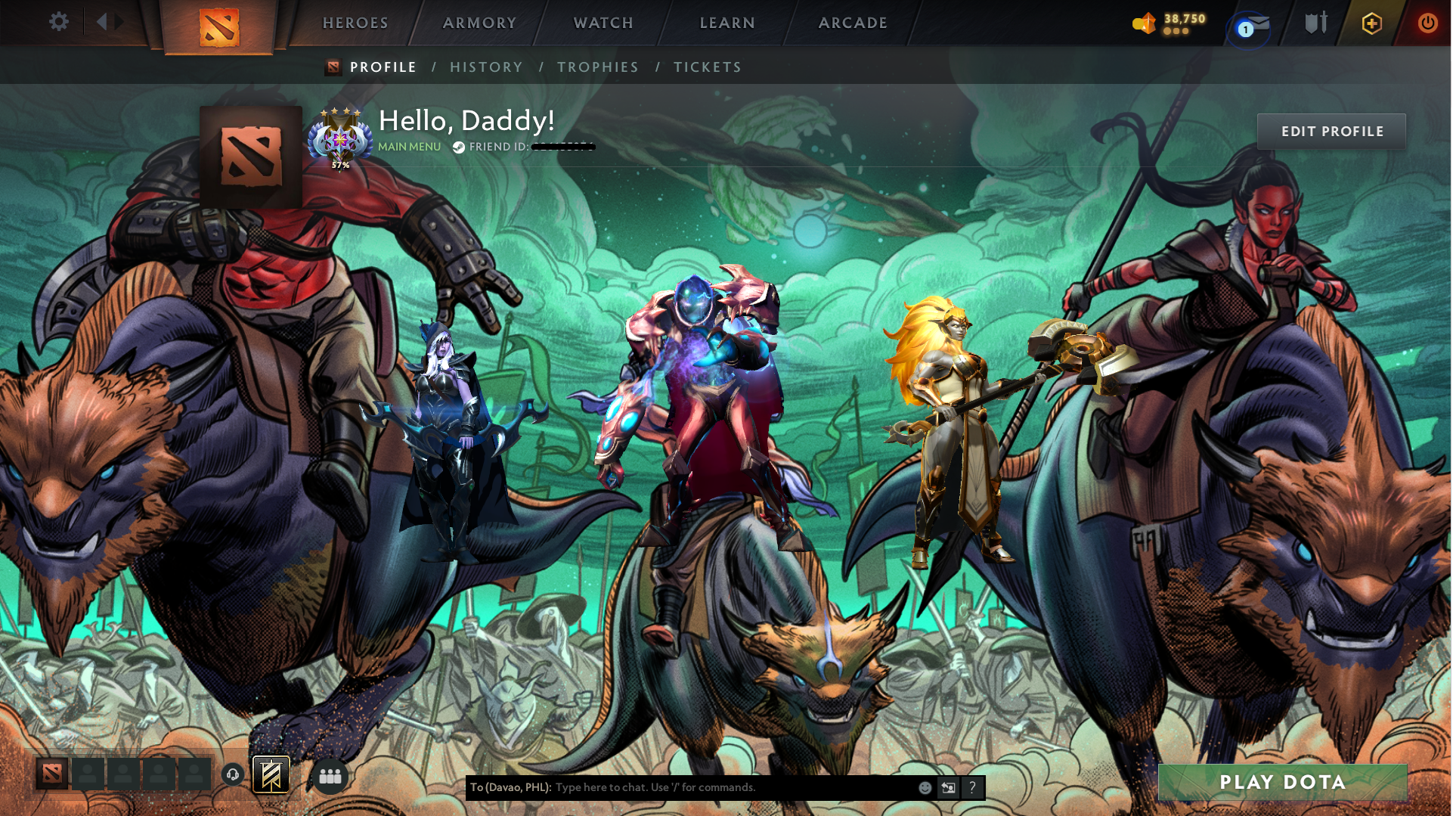Select the voice chat headset icon
The width and height of the screenshot is (1456, 816).
(231, 774)
